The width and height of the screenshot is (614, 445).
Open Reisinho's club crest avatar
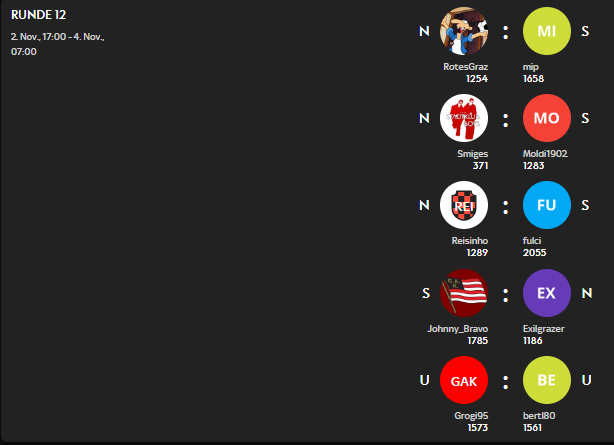[x=464, y=206]
